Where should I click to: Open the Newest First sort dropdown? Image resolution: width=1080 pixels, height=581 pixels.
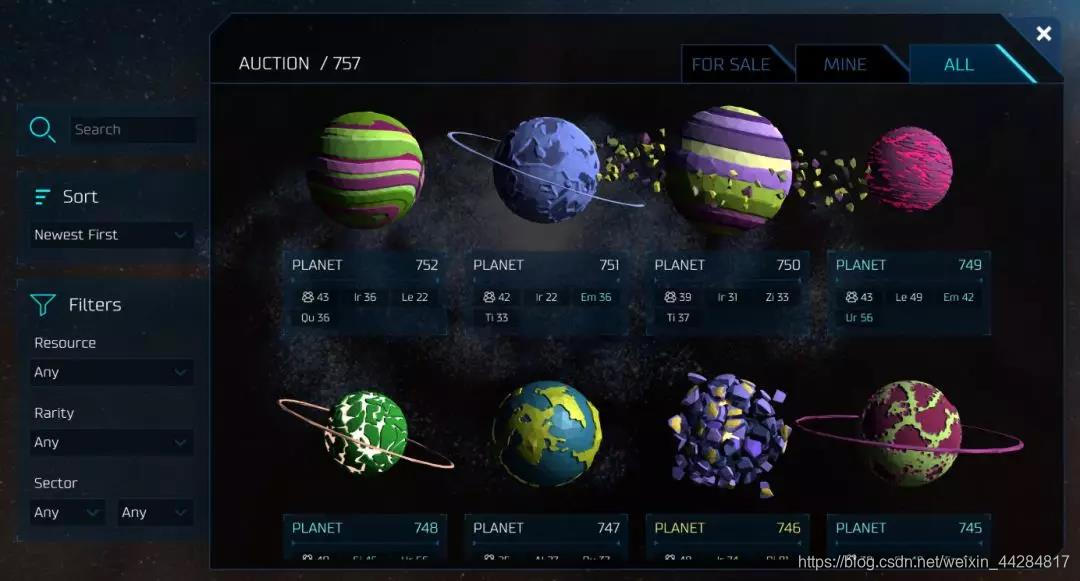[x=110, y=235]
